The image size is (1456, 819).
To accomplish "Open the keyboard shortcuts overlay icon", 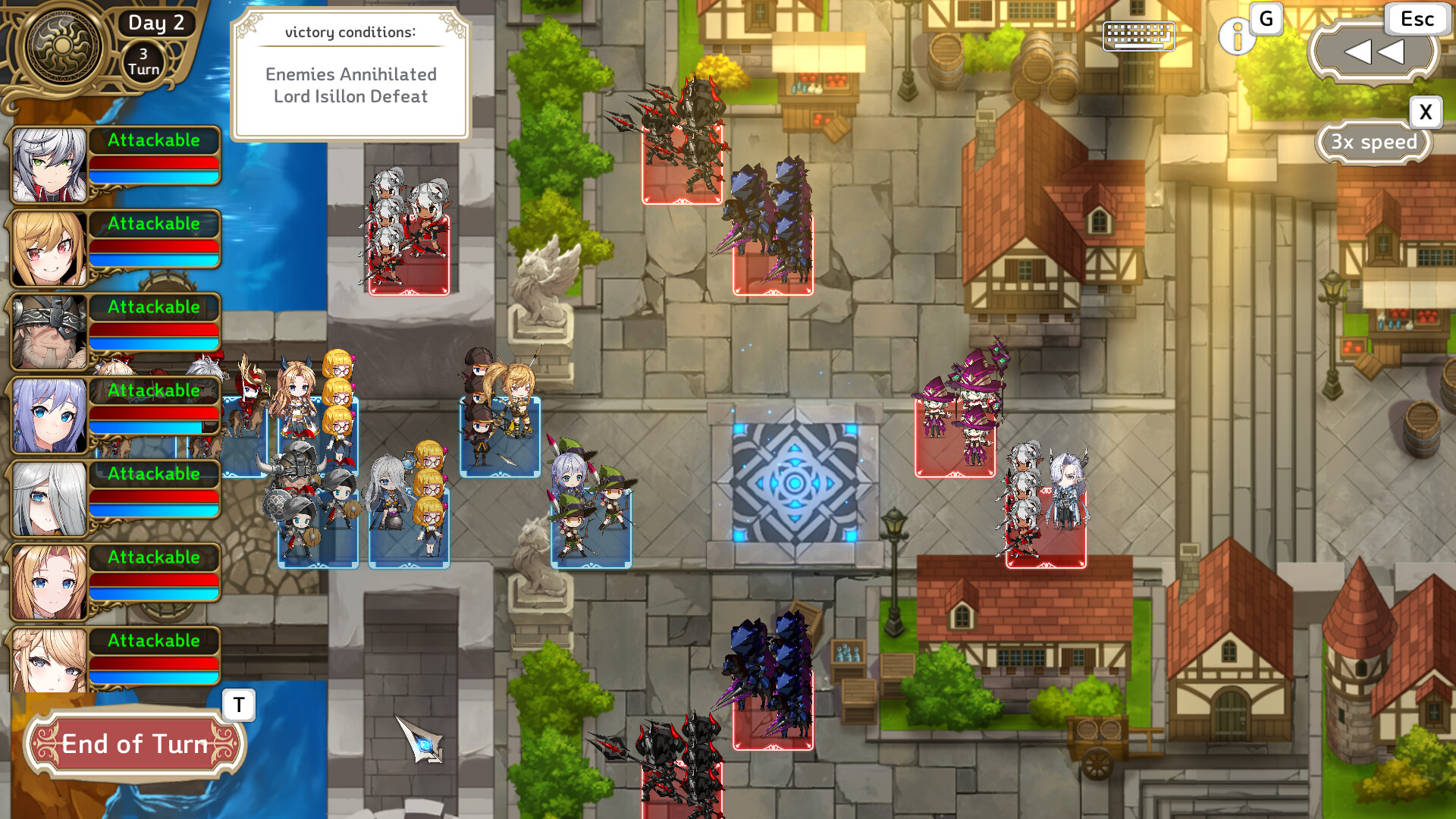I will (1137, 35).
